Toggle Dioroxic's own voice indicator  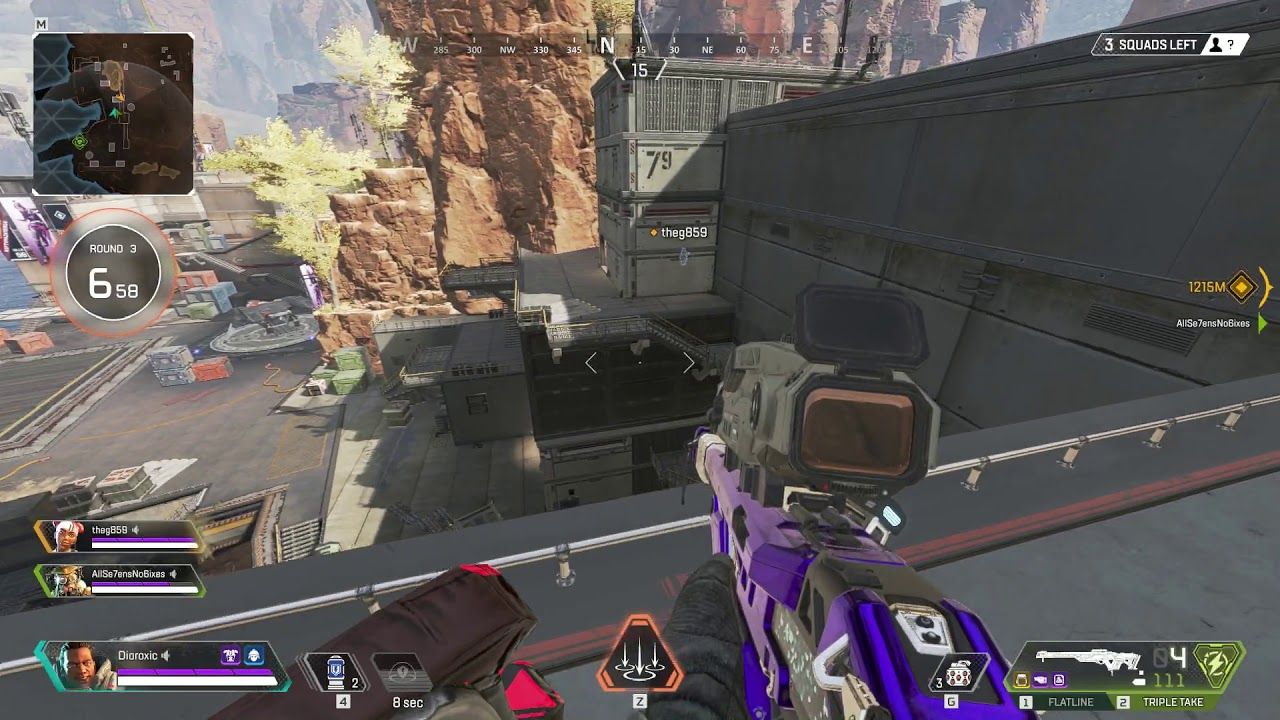(x=165, y=656)
